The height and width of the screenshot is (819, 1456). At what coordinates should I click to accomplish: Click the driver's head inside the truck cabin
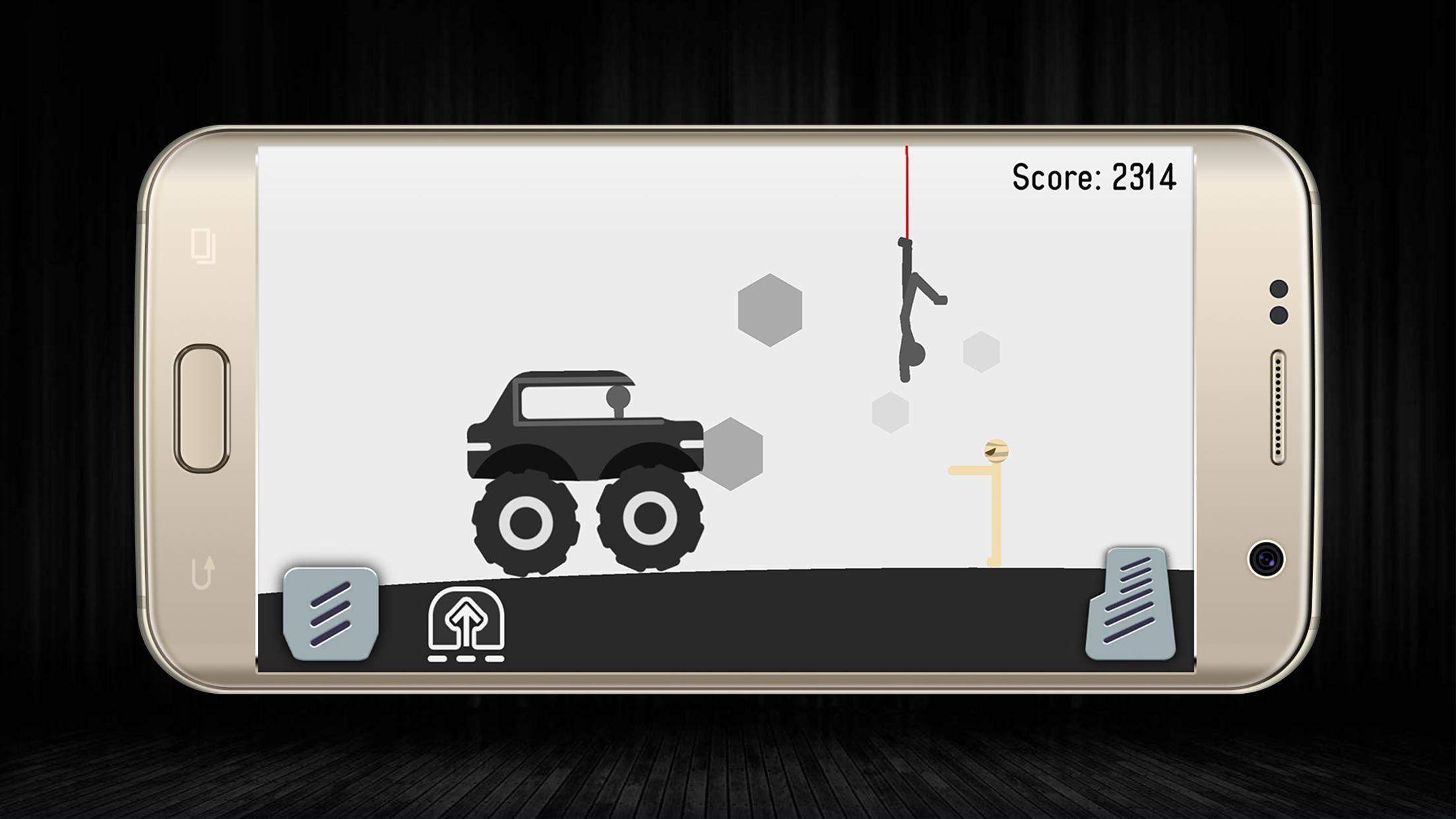point(619,398)
